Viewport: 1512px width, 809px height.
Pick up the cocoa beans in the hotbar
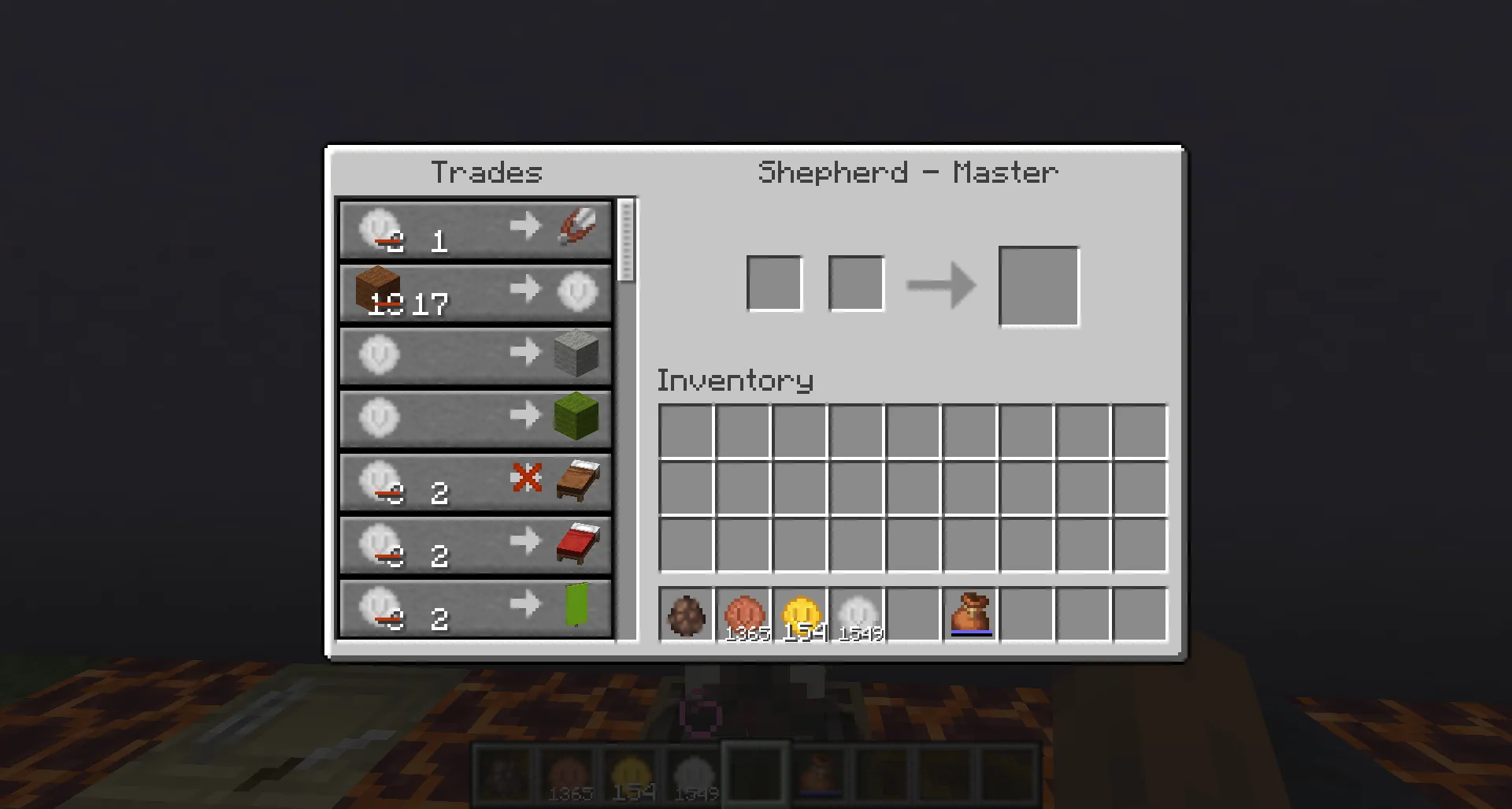click(x=687, y=614)
